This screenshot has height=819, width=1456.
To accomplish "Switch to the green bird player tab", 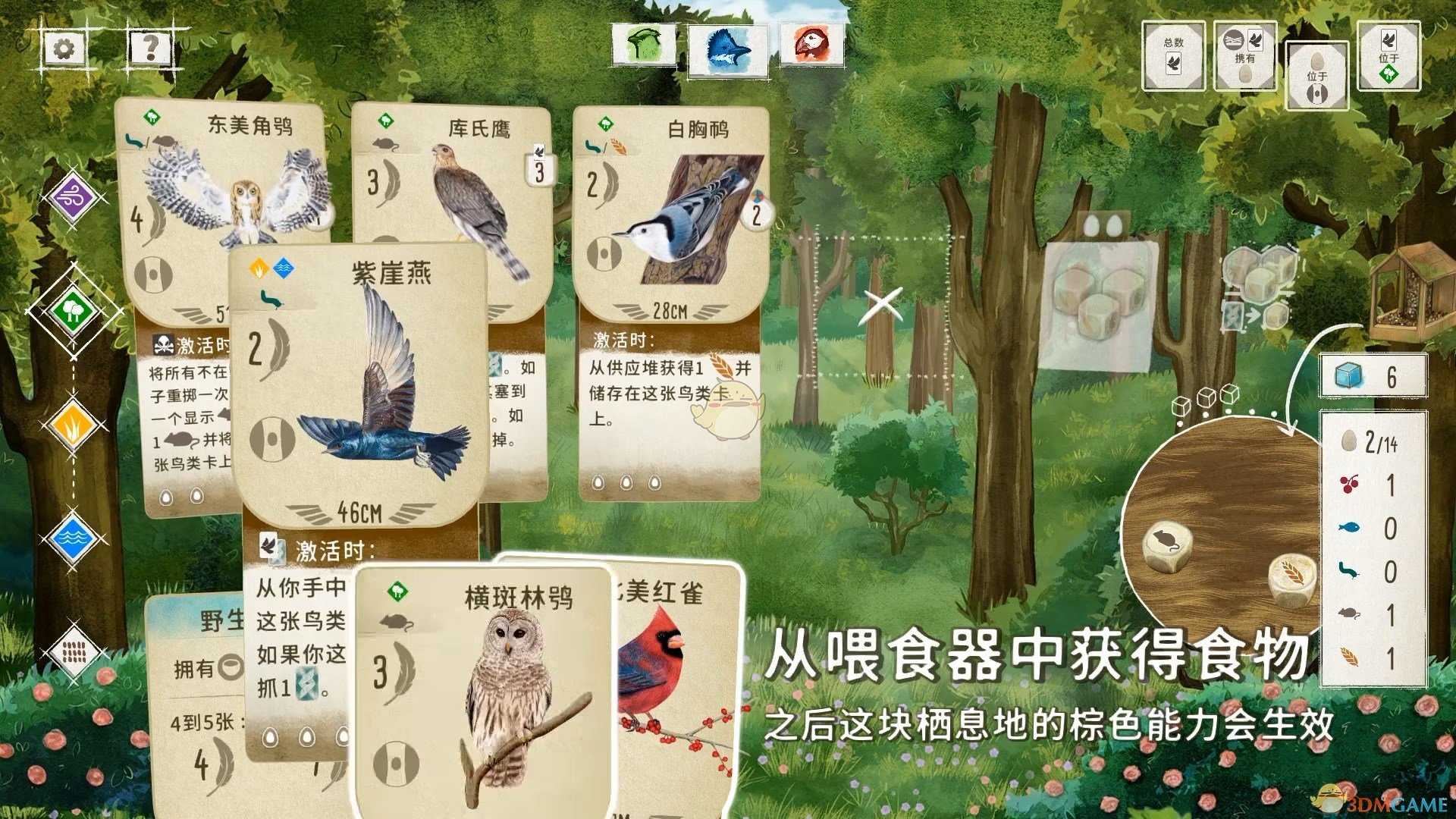I will [x=645, y=45].
